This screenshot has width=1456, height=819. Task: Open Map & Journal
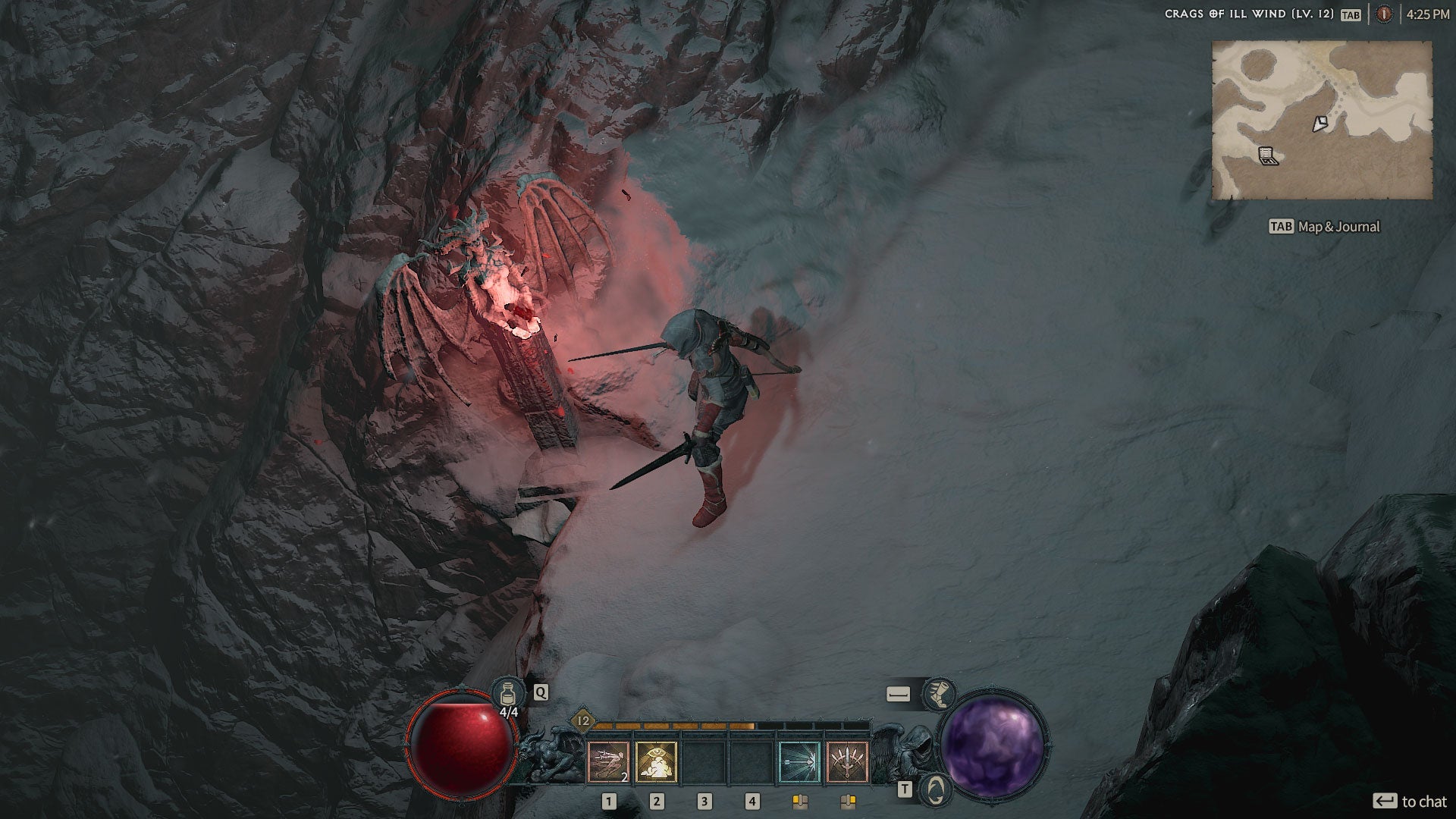point(1324,227)
